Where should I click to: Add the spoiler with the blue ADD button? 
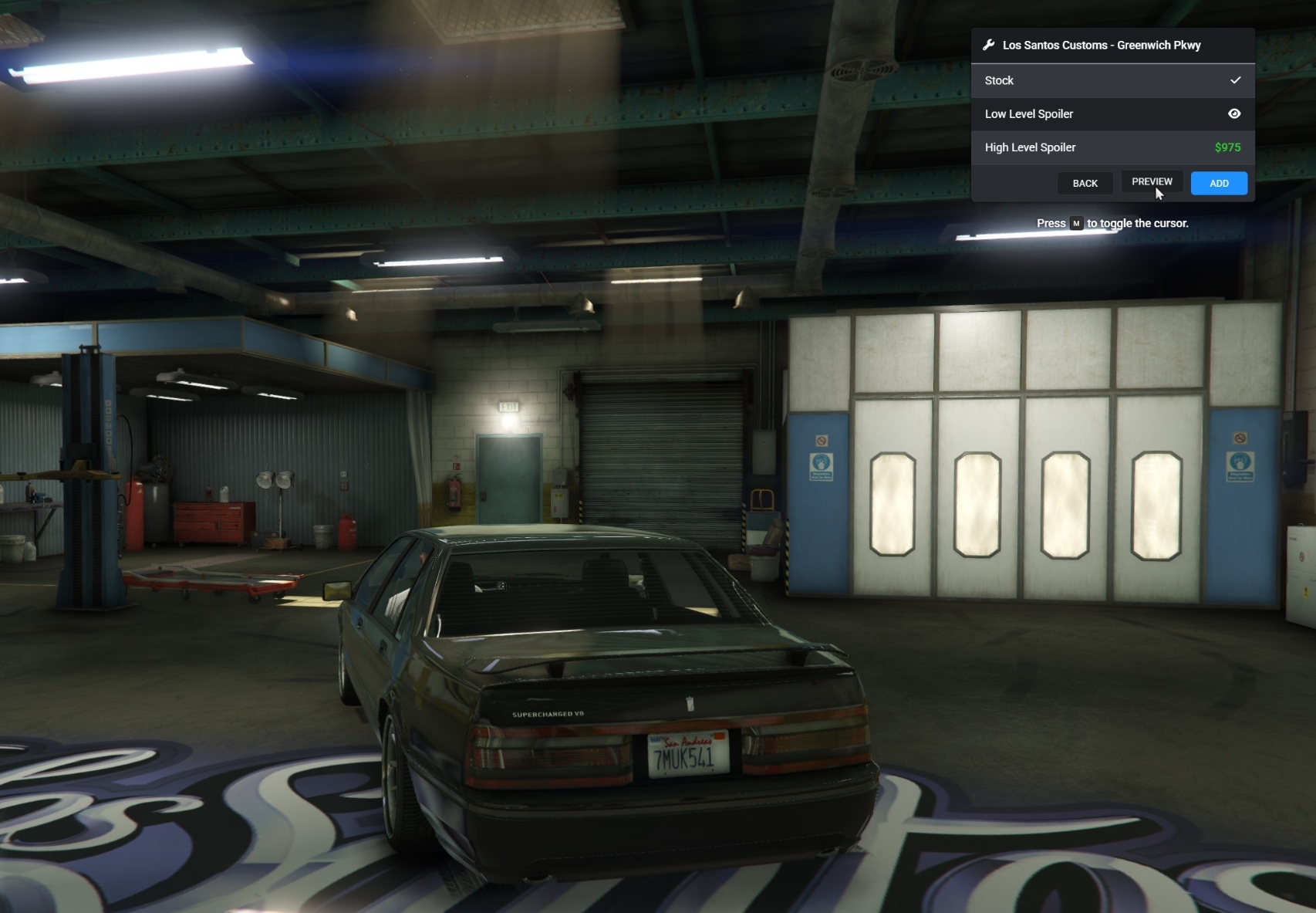click(1219, 183)
